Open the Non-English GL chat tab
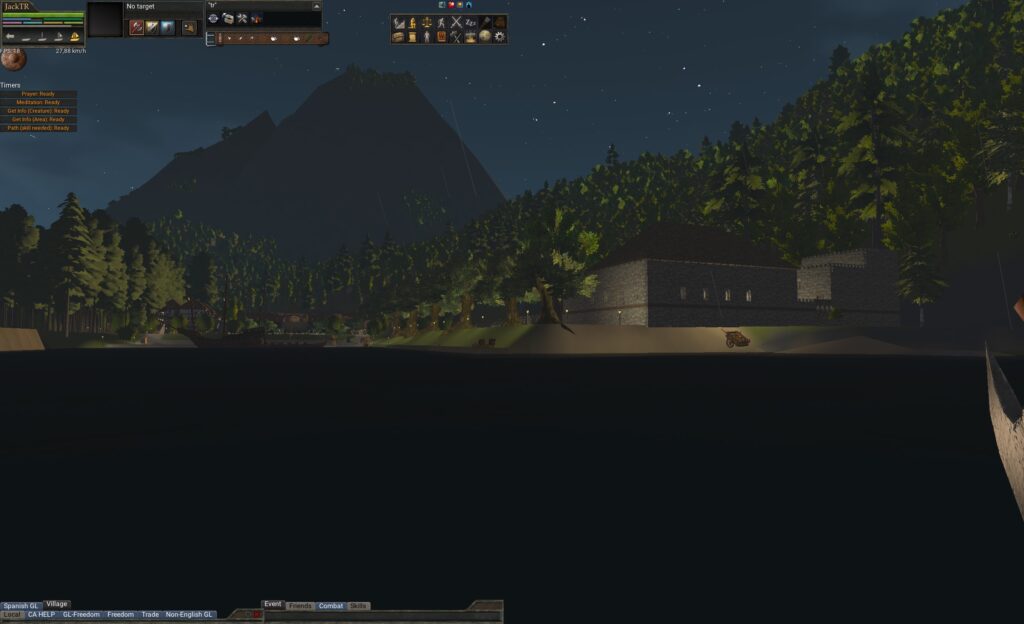Image resolution: width=1024 pixels, height=624 pixels. (189, 614)
